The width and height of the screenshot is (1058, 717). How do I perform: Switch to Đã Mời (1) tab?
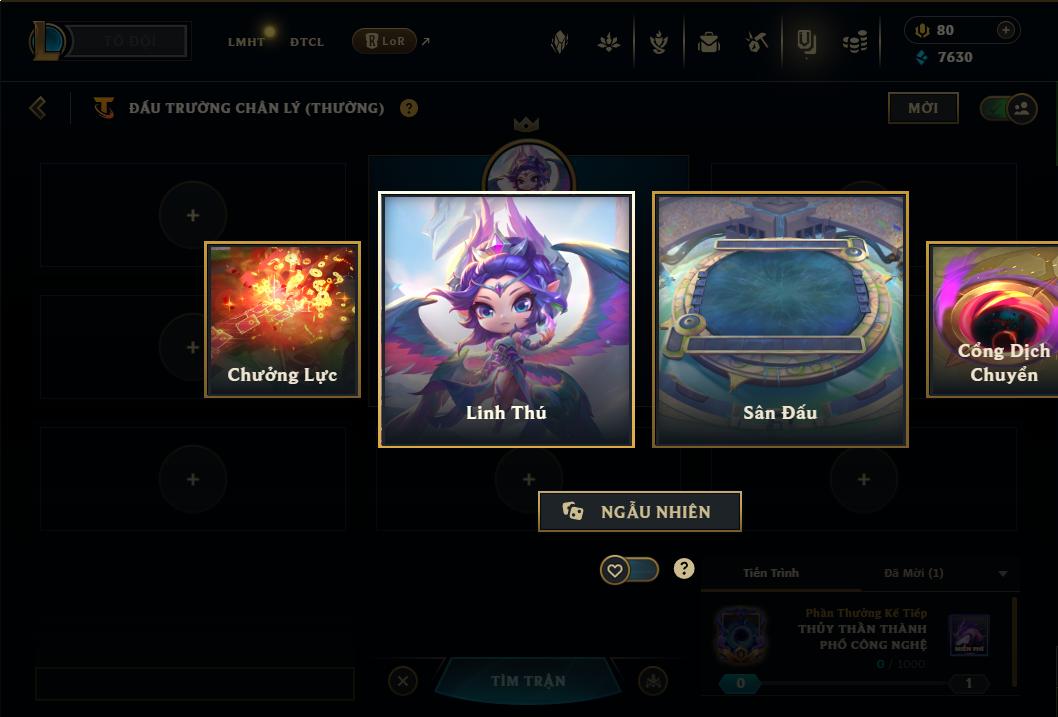[x=913, y=573]
